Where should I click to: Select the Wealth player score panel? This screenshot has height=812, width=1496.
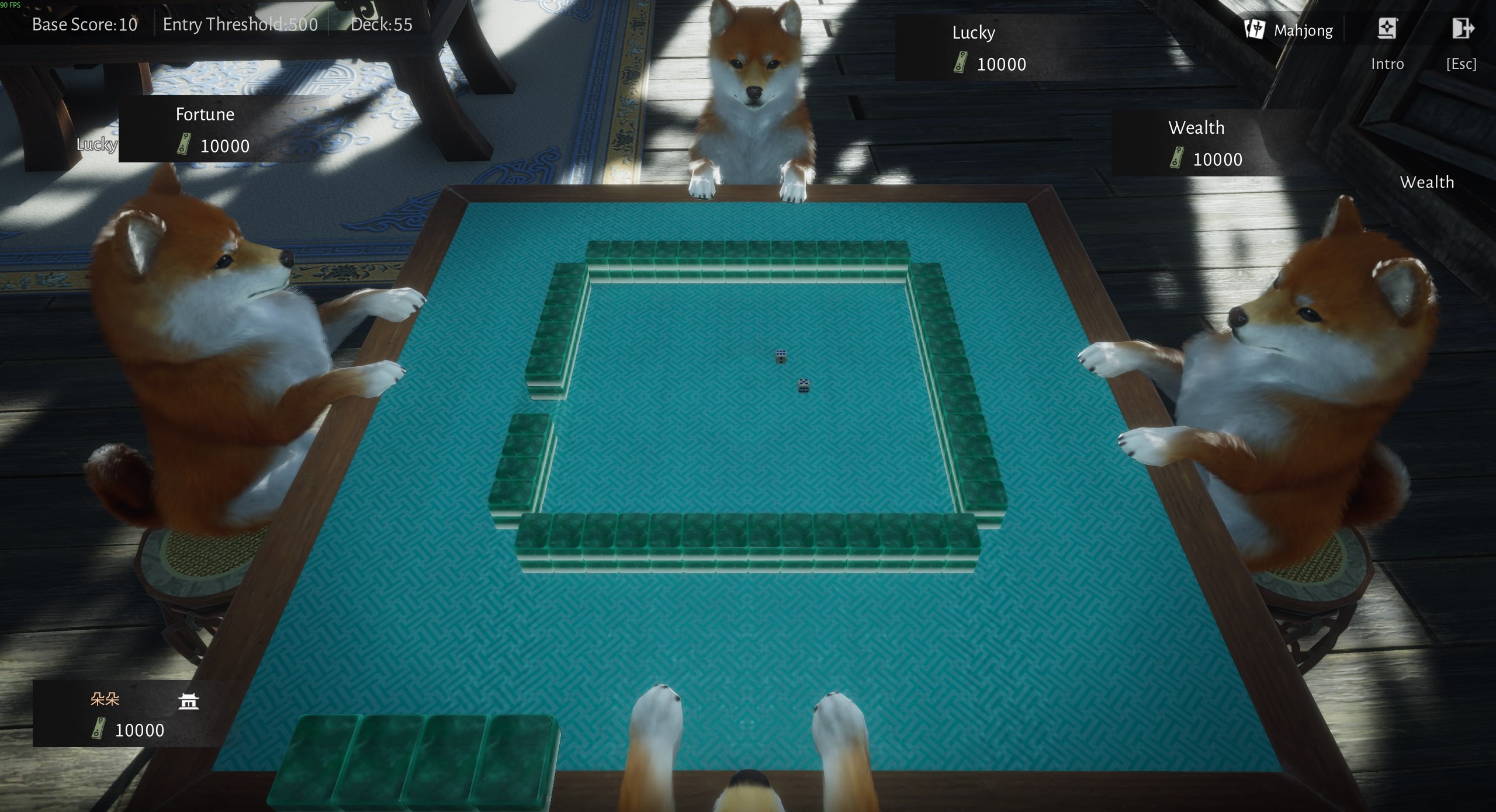1204,143
